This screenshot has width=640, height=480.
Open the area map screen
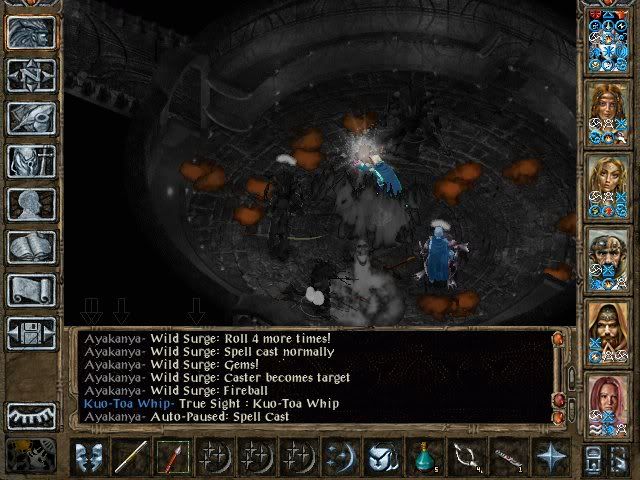coord(31,75)
